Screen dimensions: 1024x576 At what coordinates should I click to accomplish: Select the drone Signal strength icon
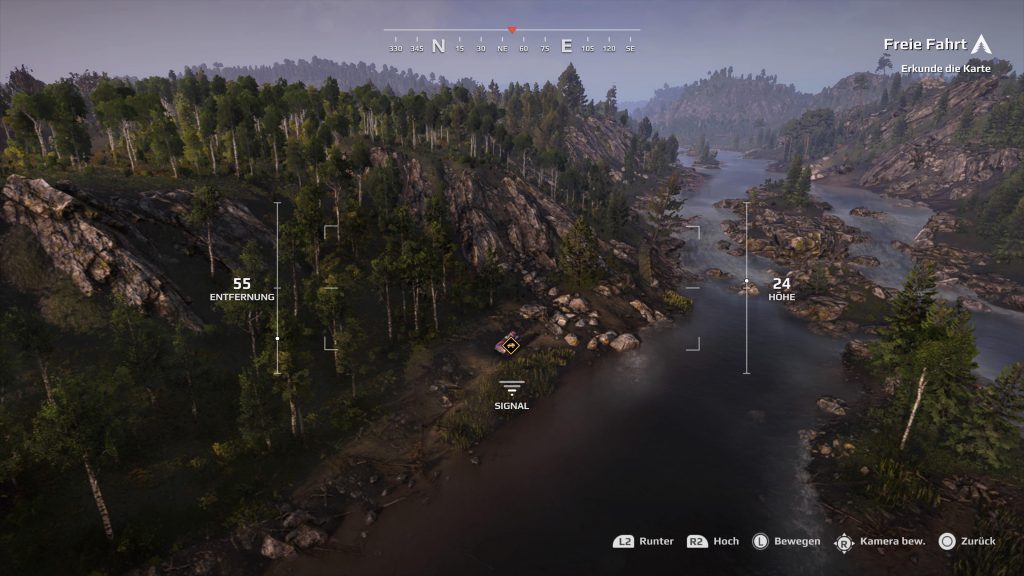point(511,387)
